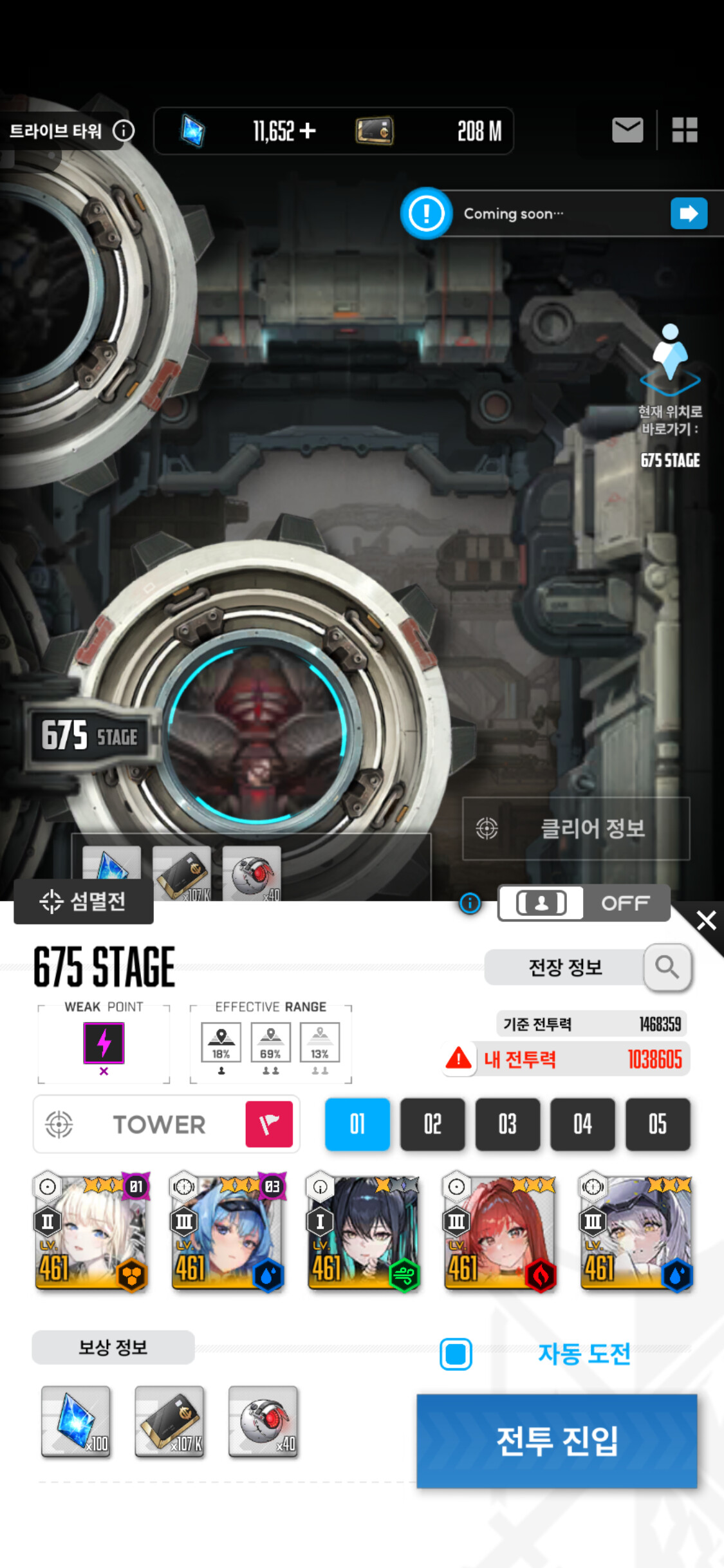The image size is (724, 1568).
Task: Toggle the 자동 도전 auto-challenge checkbox
Action: point(456,1354)
